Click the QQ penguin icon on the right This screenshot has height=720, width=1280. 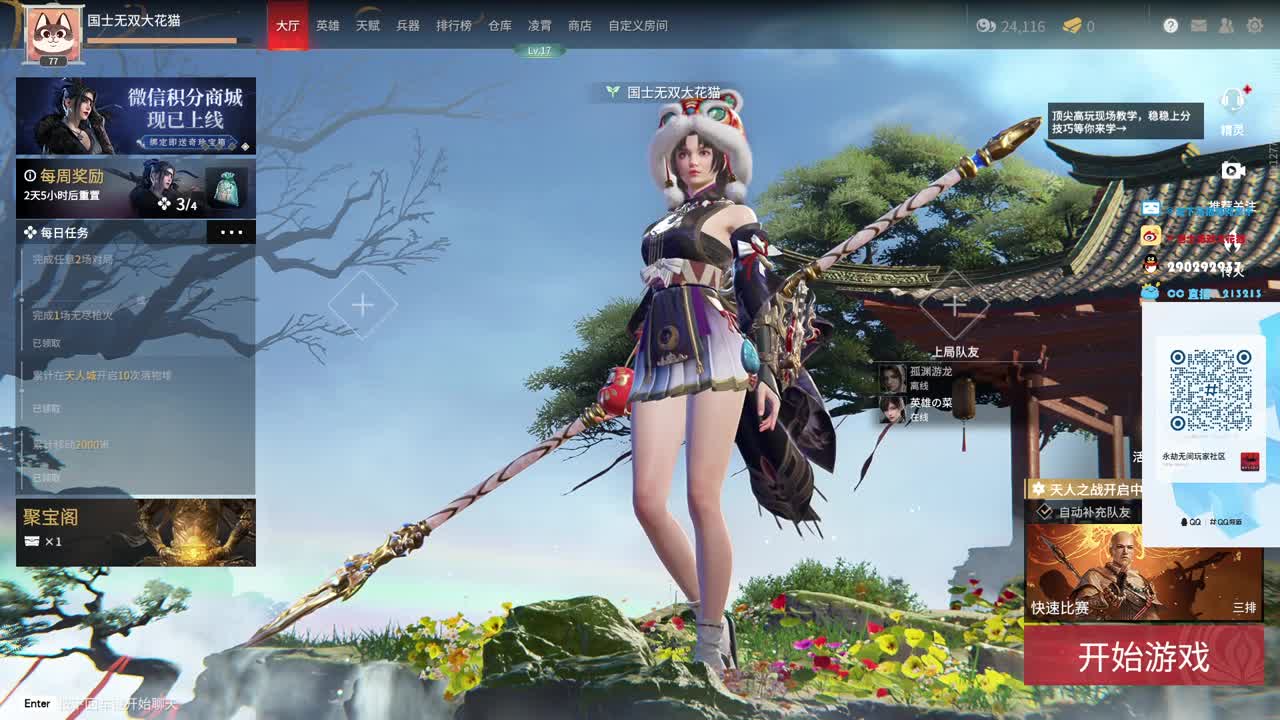pos(1150,262)
